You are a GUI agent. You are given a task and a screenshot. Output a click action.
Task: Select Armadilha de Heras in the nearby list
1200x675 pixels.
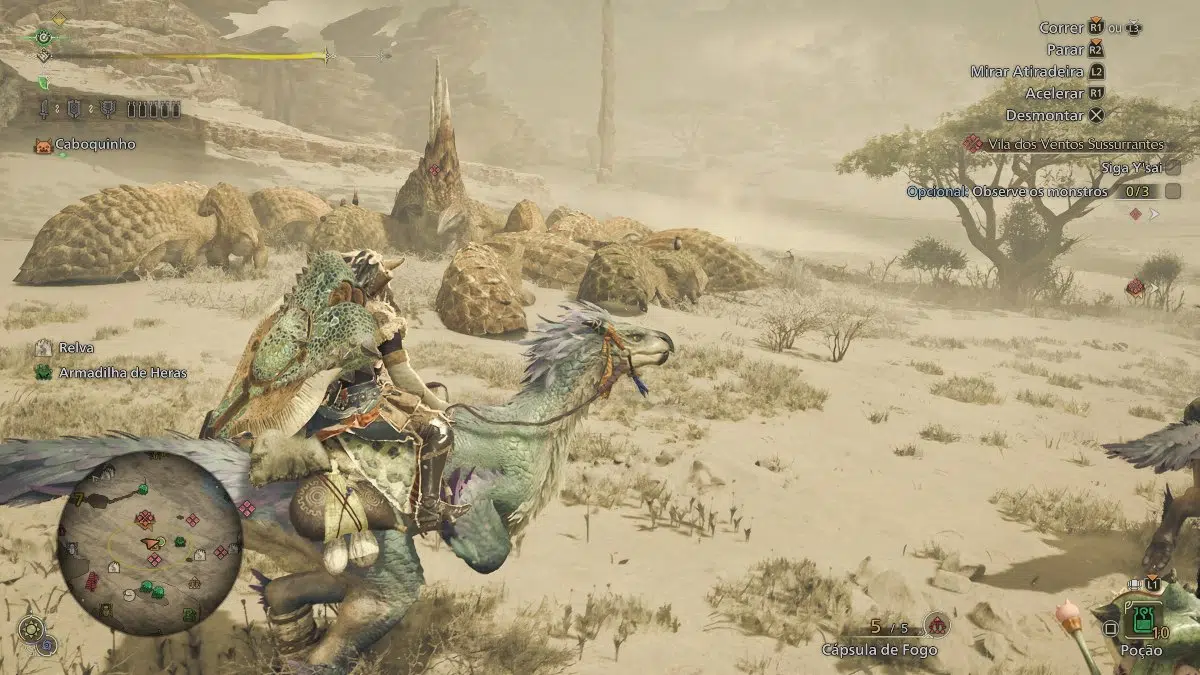110,372
